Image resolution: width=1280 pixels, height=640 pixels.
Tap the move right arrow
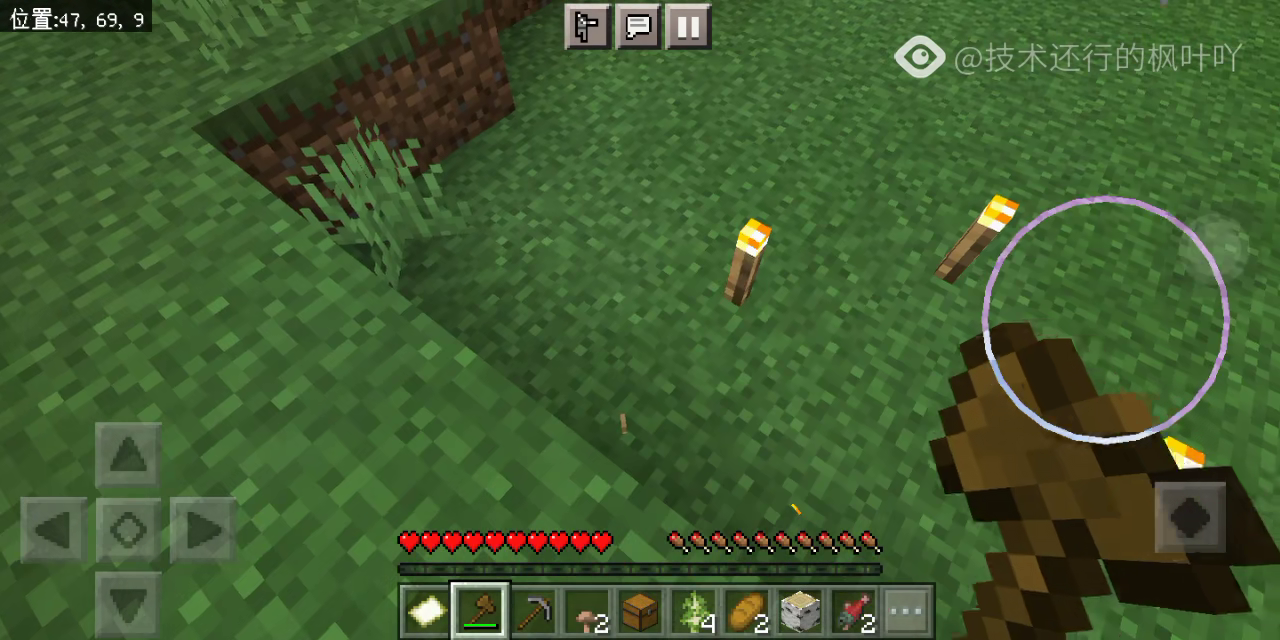pos(203,529)
